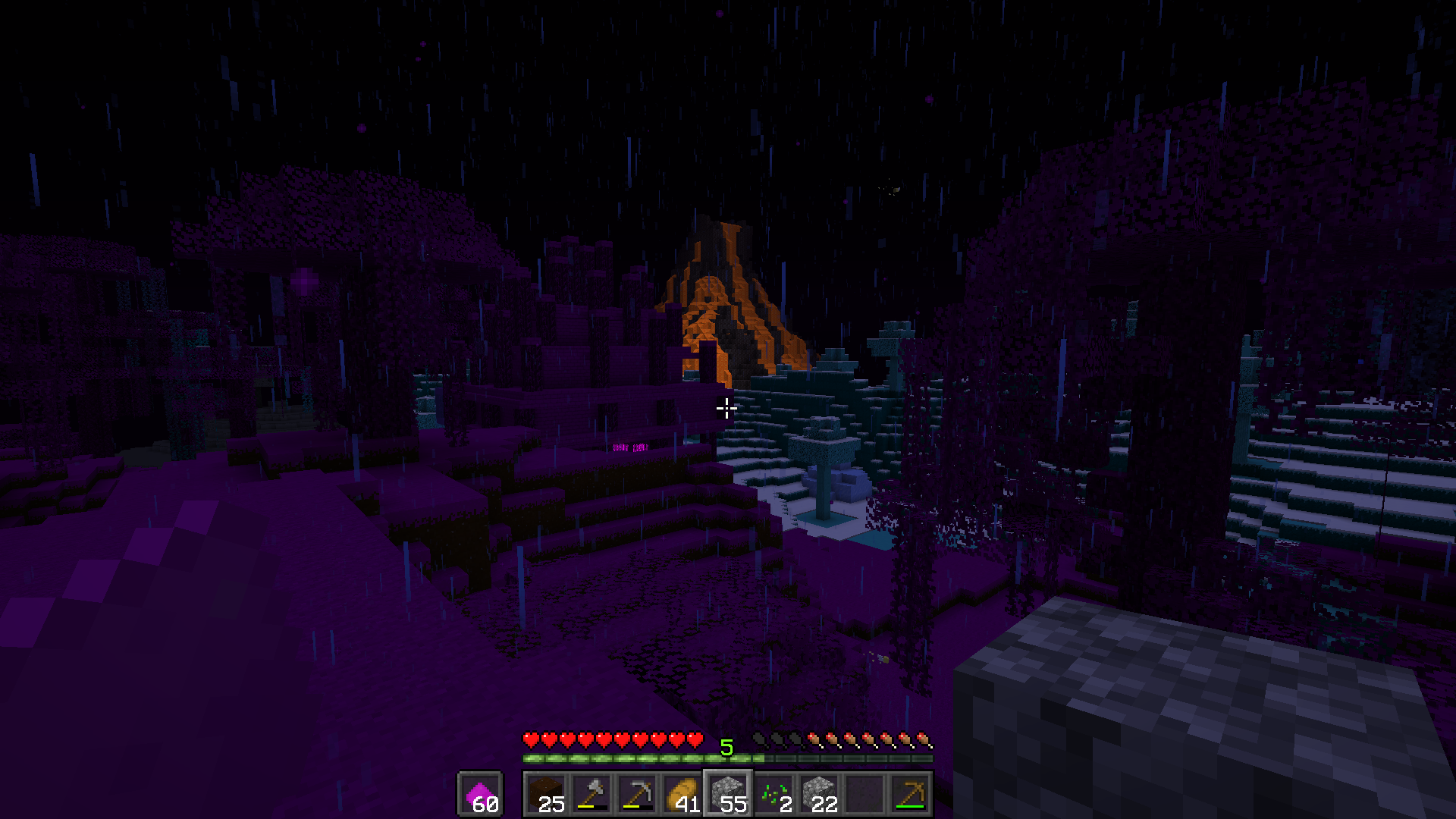Click the empty hotbar slot
The height and width of the screenshot is (819, 1456).
(x=864, y=794)
